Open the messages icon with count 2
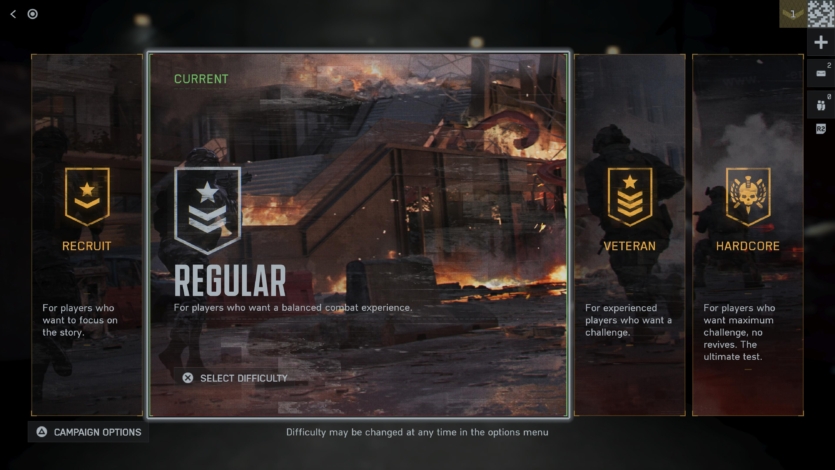The height and width of the screenshot is (470, 835). 821,73
